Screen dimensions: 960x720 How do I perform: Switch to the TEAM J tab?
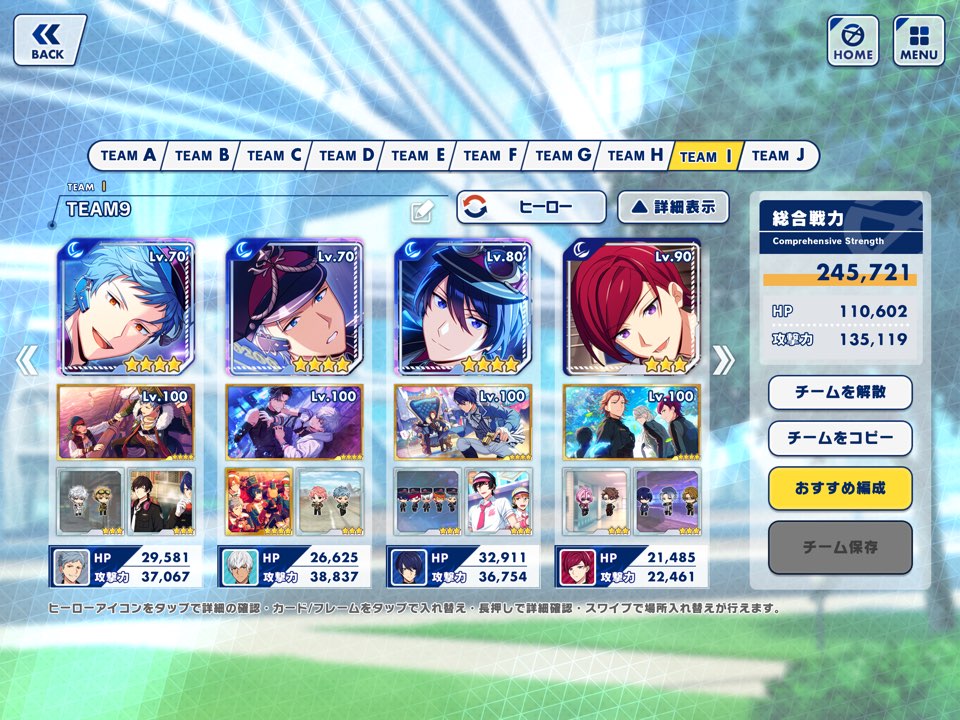(778, 155)
